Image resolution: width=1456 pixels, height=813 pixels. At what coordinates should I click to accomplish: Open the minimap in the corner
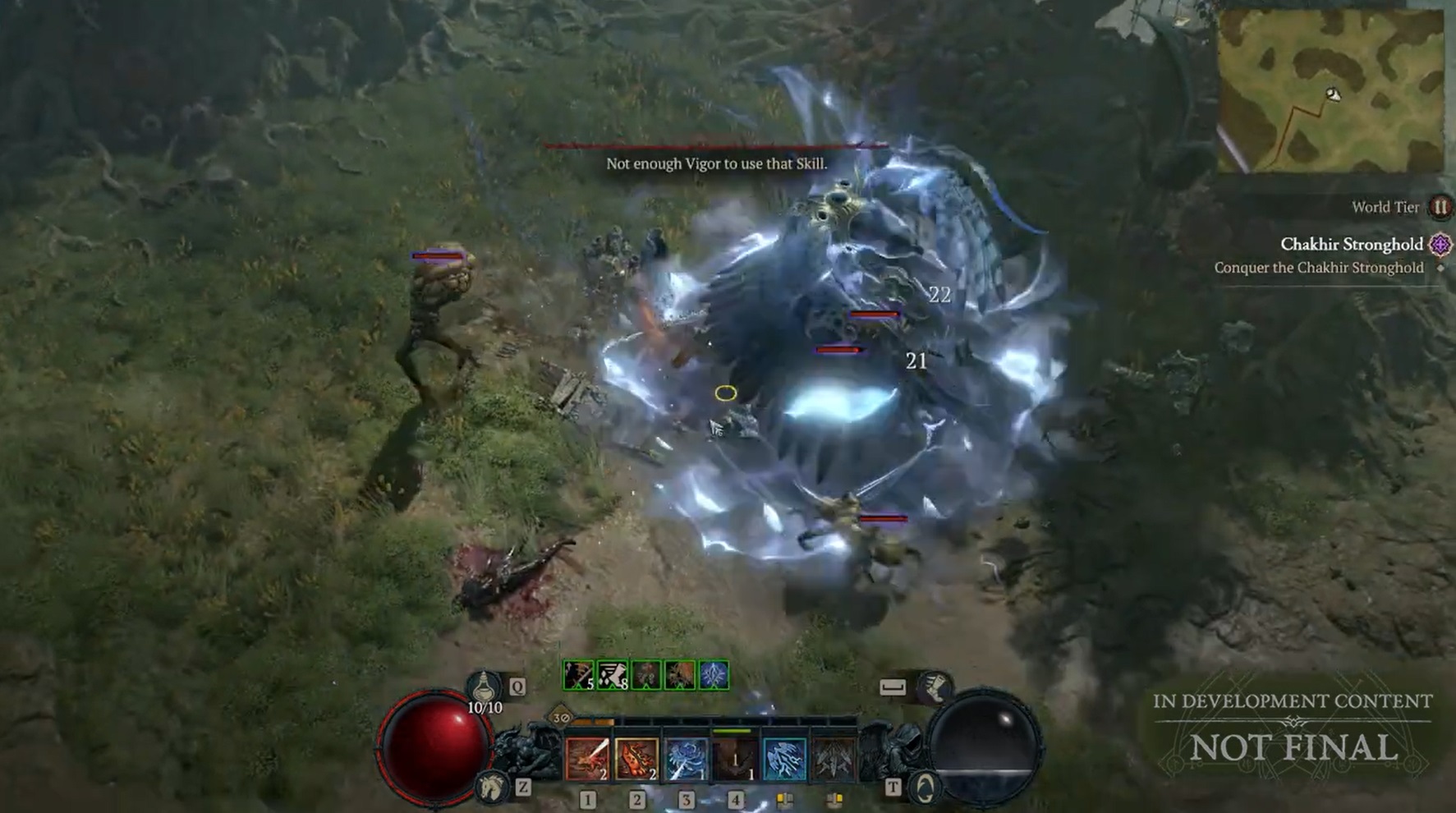click(1330, 91)
